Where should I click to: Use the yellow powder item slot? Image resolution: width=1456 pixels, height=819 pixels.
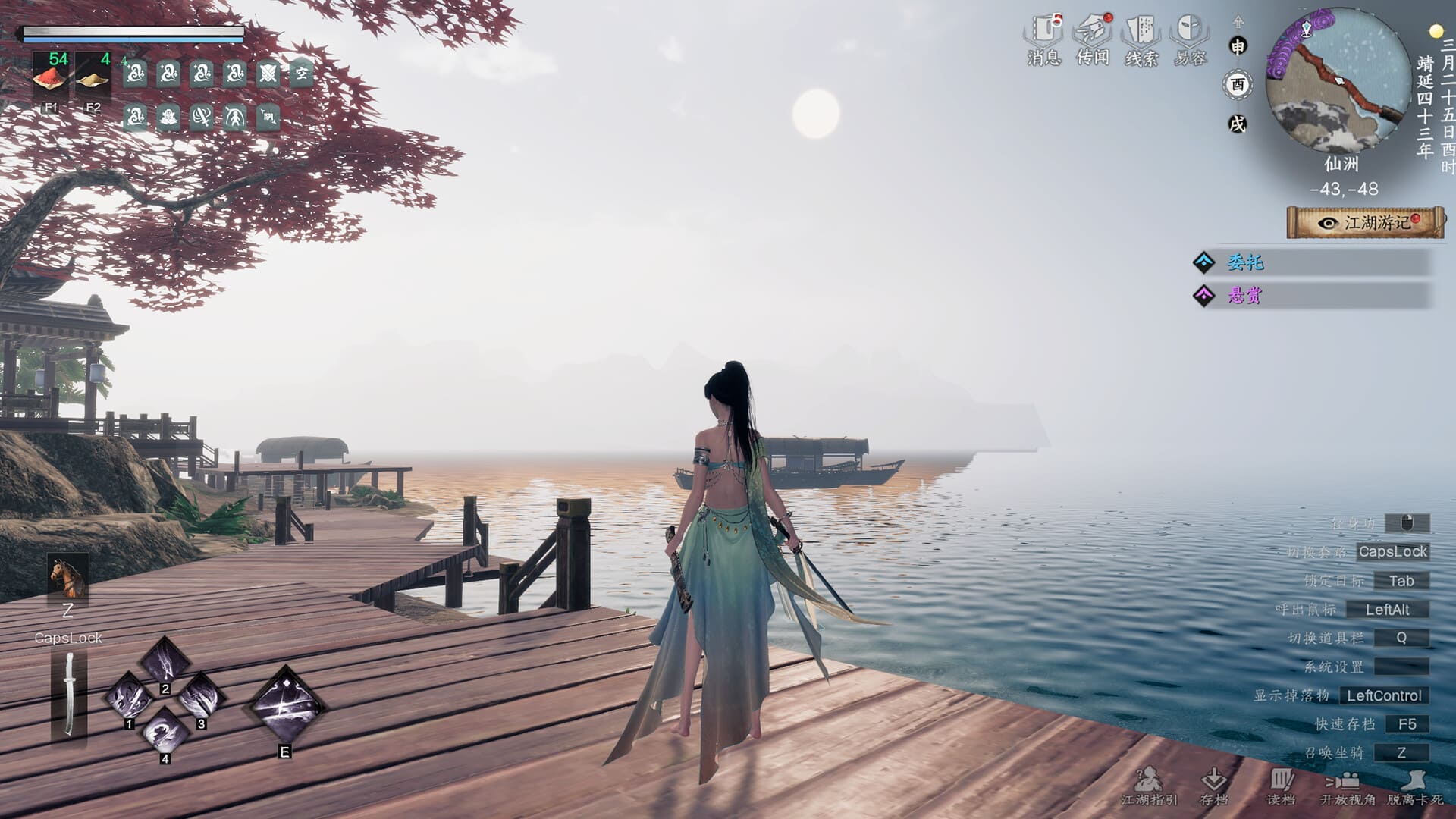tap(93, 78)
